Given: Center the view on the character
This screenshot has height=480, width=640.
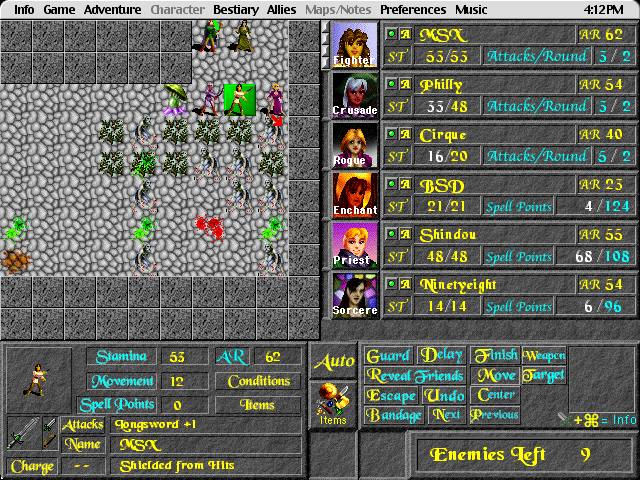Looking at the screenshot, I should tap(497, 395).
